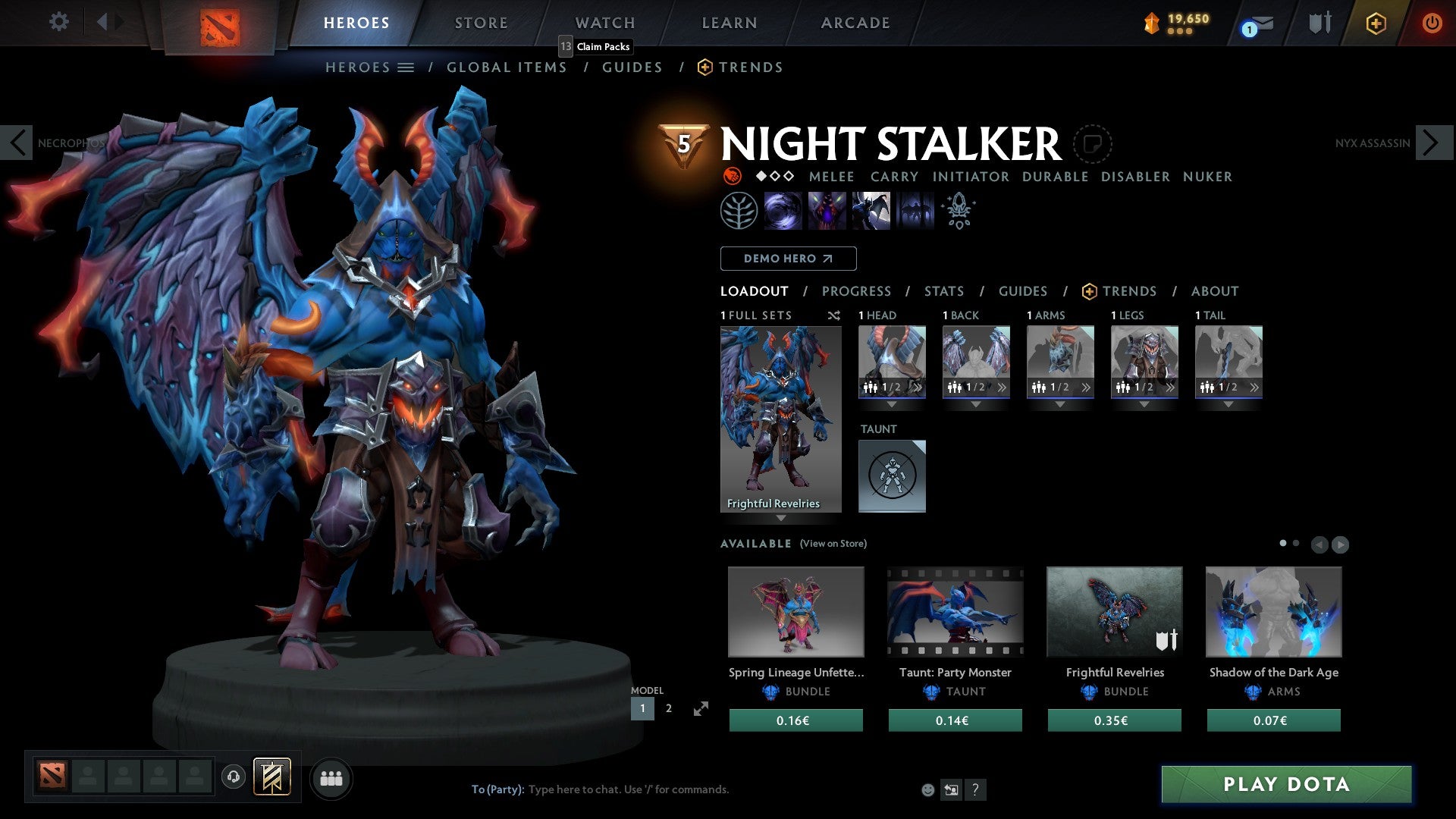The image size is (1456, 819).
Task: View the About tab
Action: [x=1214, y=291]
